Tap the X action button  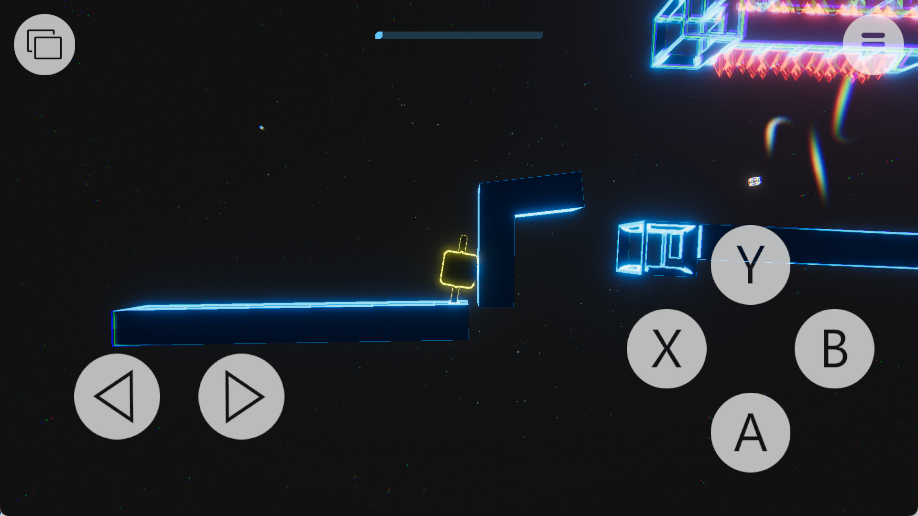click(667, 349)
